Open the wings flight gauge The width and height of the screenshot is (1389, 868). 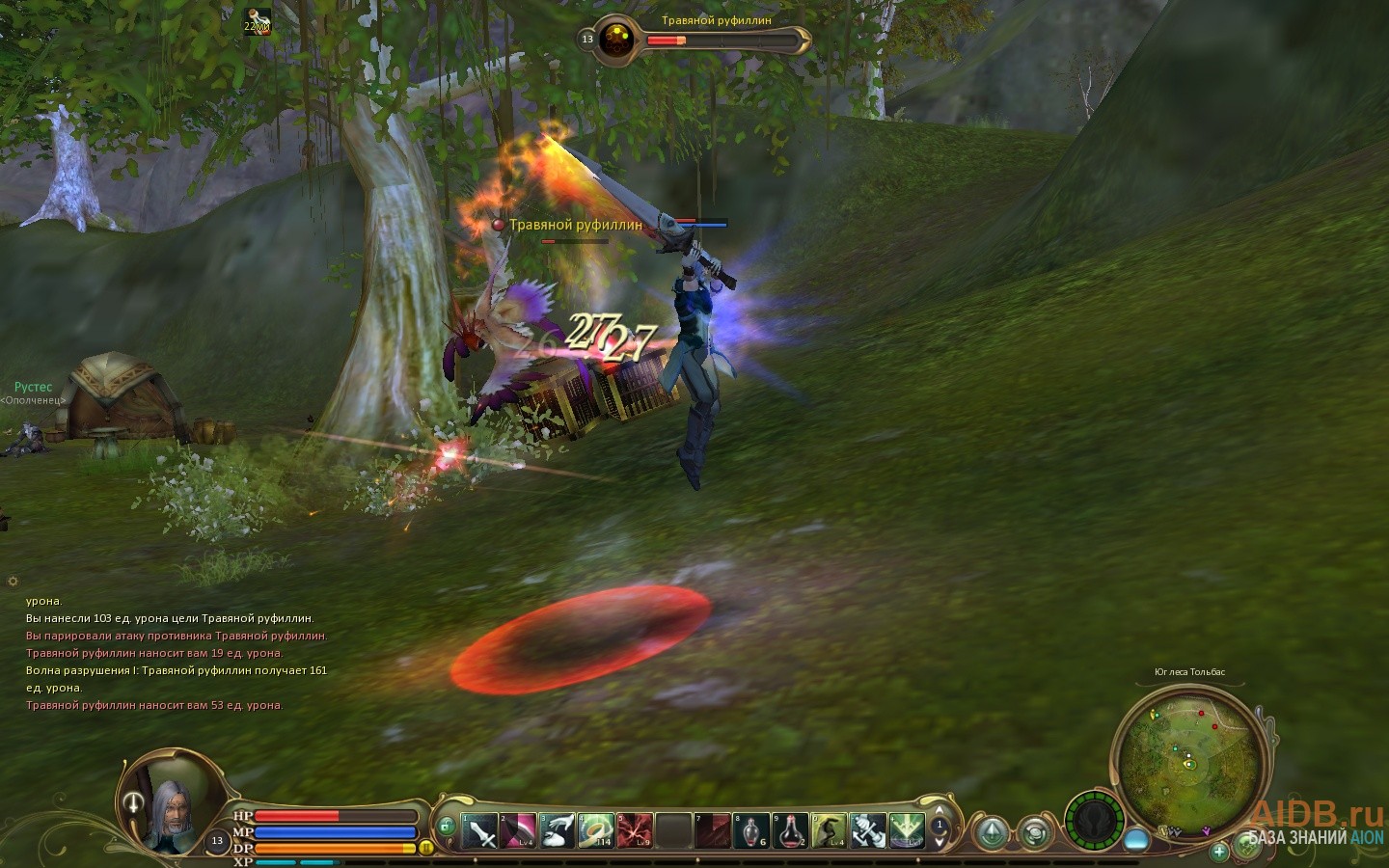pos(1095,823)
